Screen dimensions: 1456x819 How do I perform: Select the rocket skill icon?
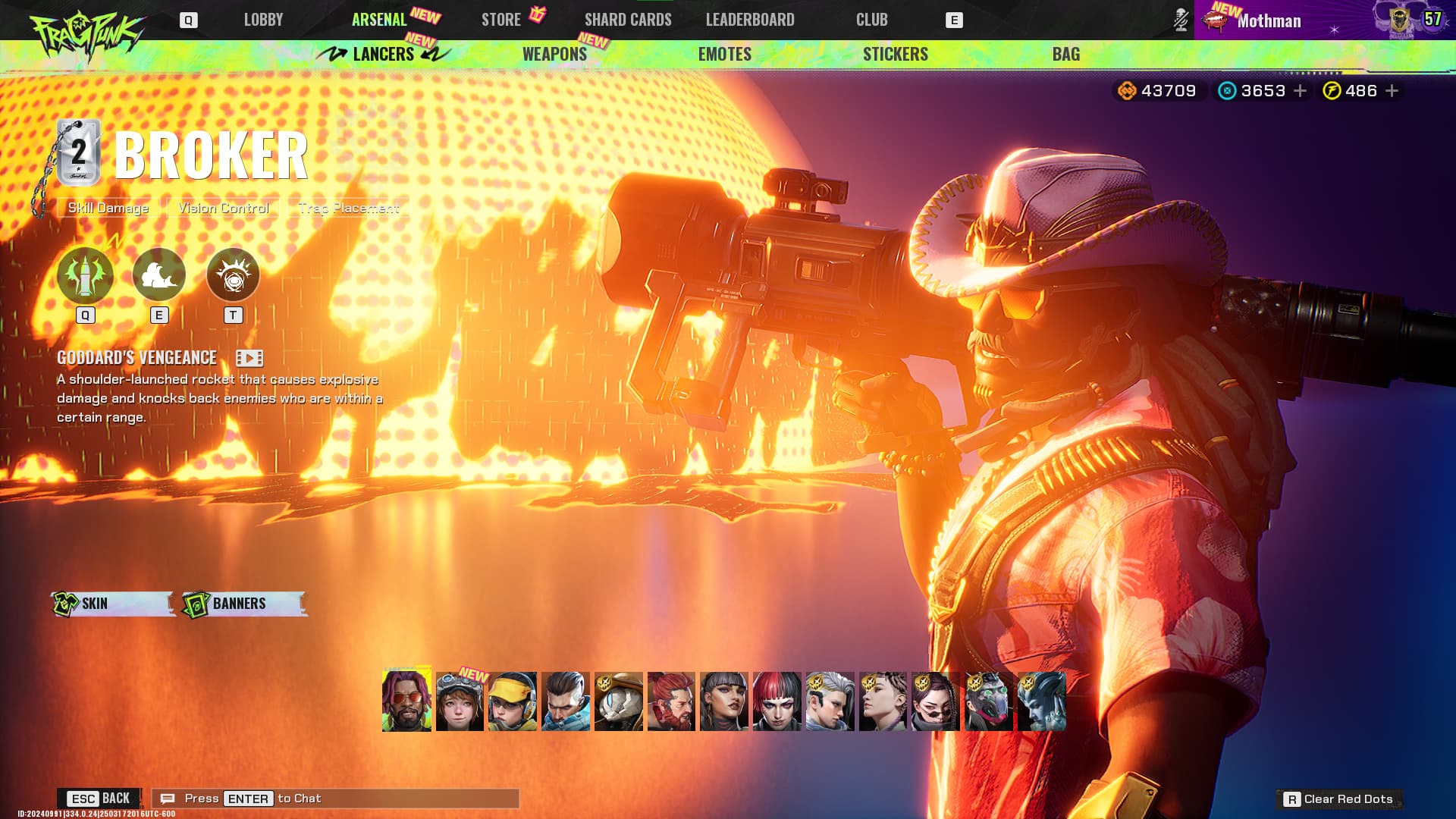pyautogui.click(x=85, y=275)
